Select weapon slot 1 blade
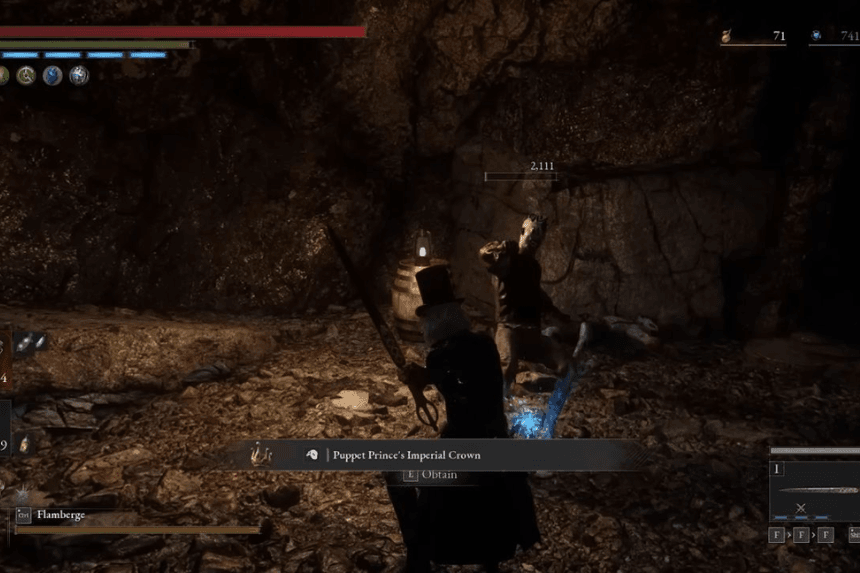This screenshot has width=860, height=573. [x=815, y=489]
